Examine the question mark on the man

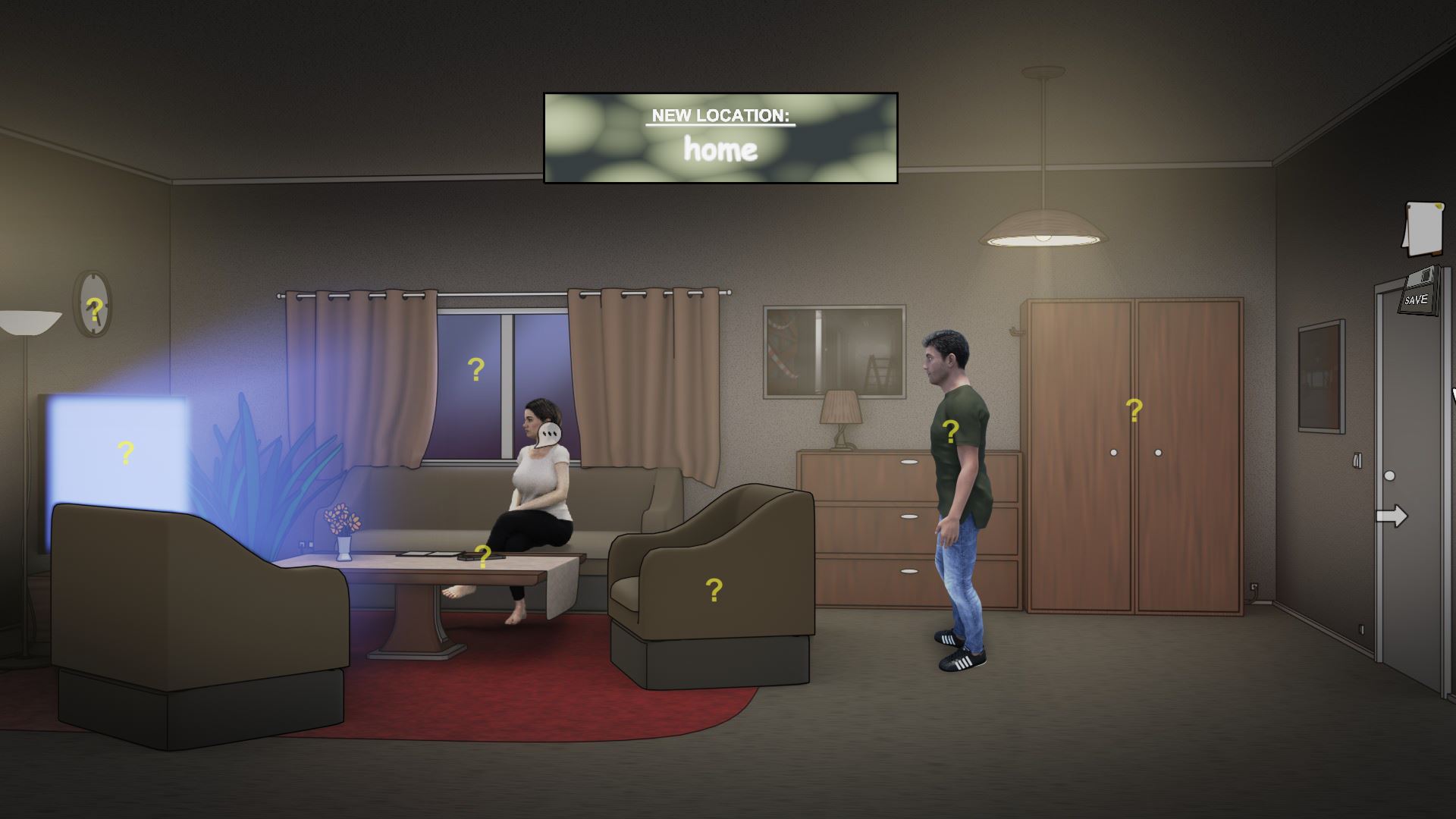pyautogui.click(x=951, y=432)
